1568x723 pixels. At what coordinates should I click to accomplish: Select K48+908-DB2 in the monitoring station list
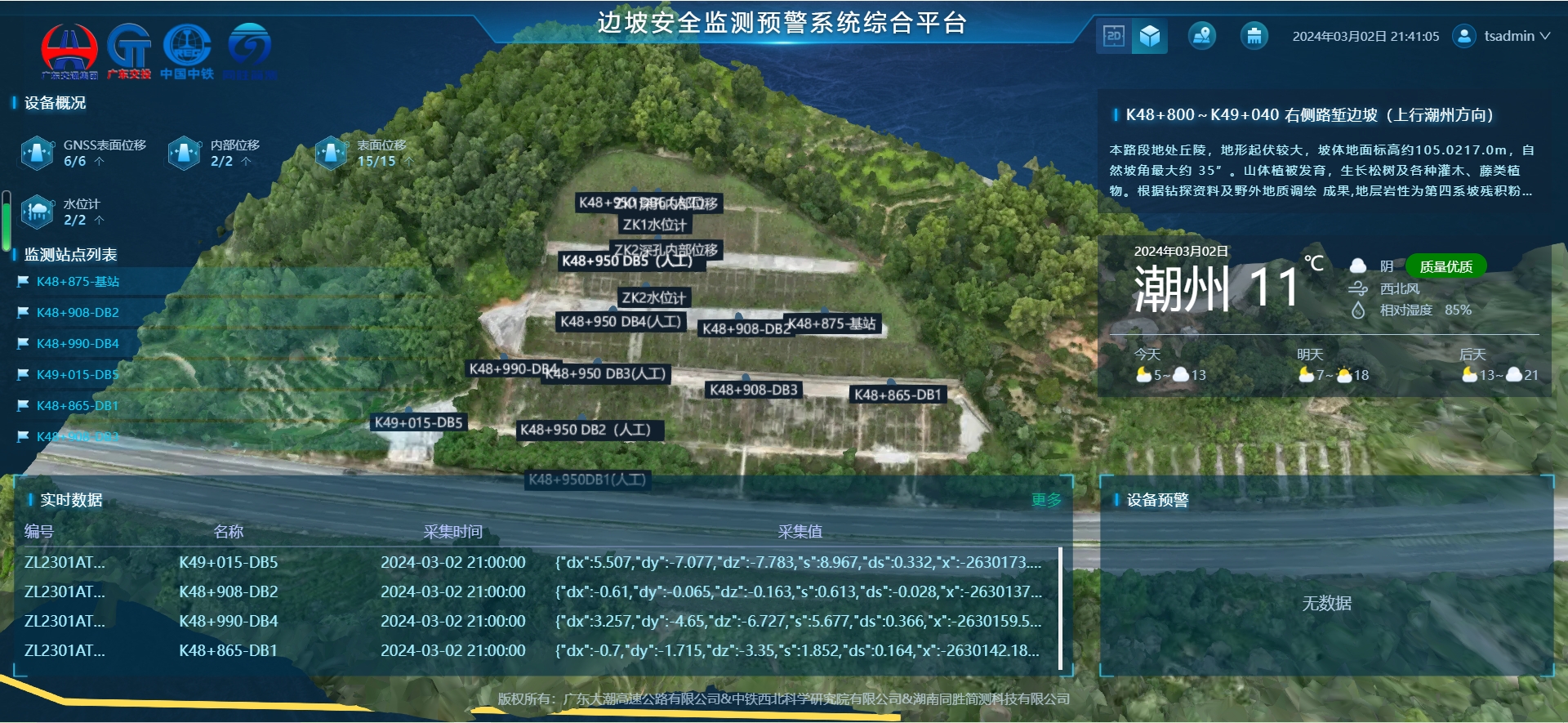coord(78,313)
